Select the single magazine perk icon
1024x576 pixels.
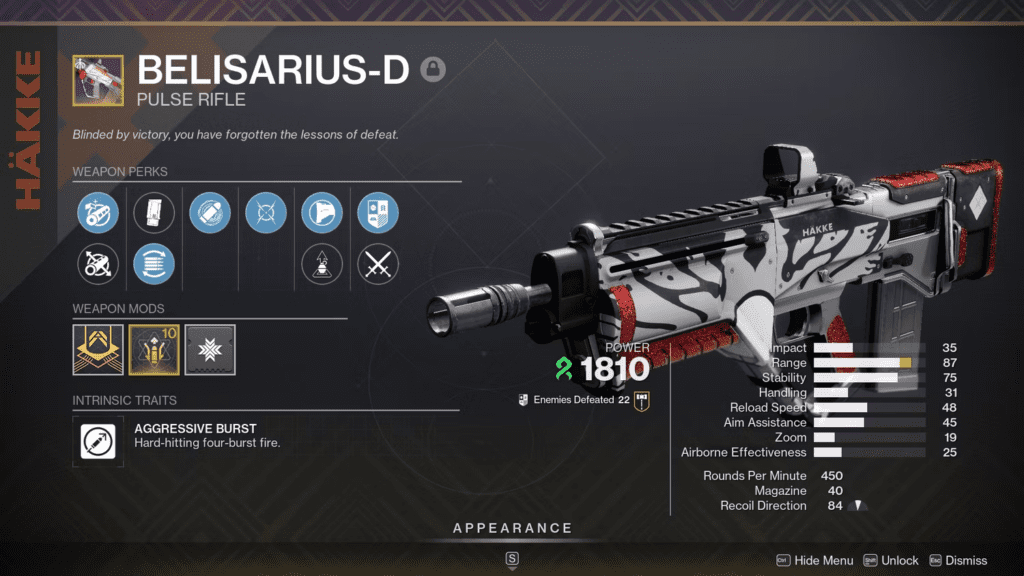click(154, 212)
